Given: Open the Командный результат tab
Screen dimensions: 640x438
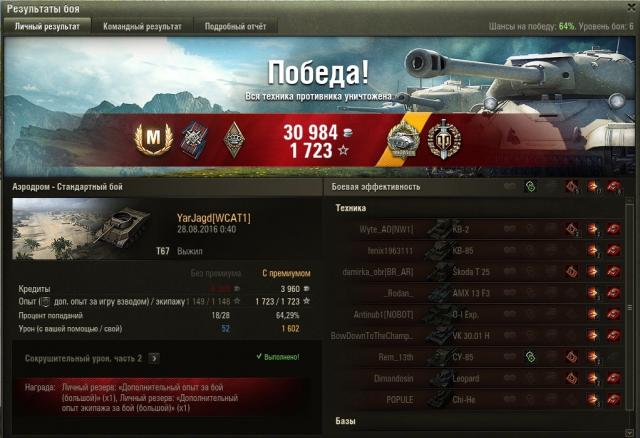Looking at the screenshot, I should click(x=143, y=26).
